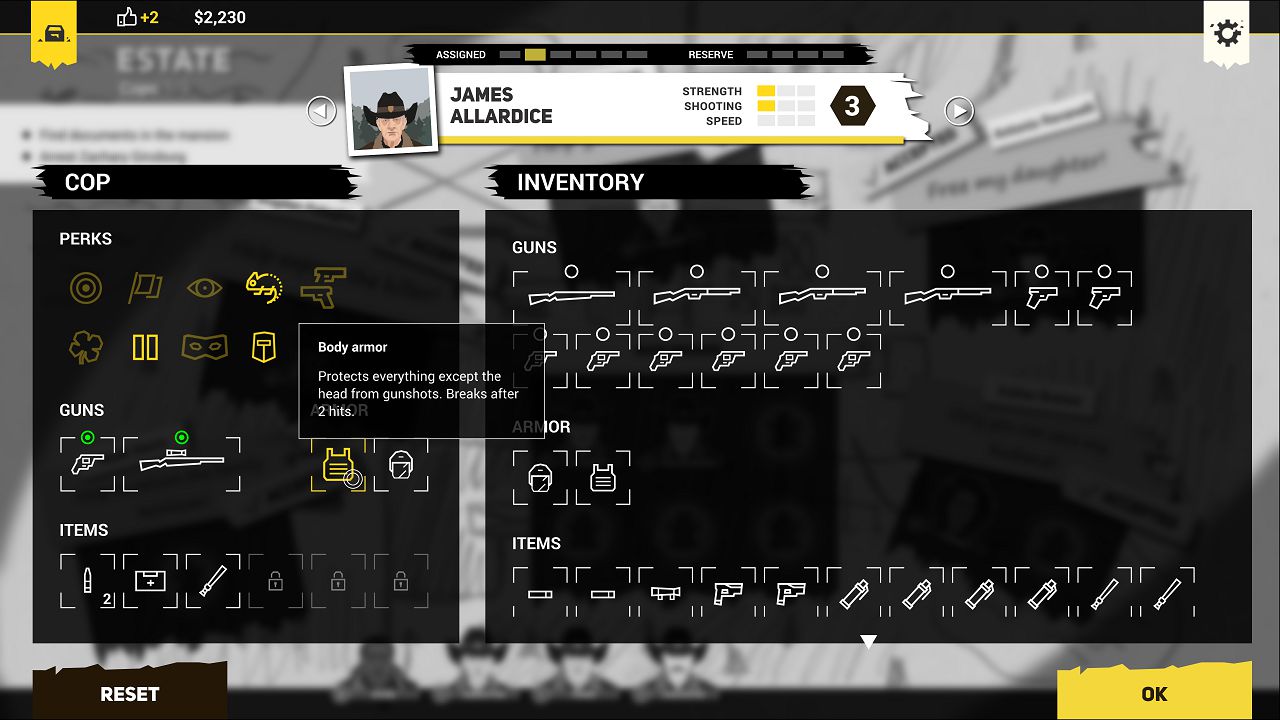Select the first ASSIGNED squad slot
Viewport: 1280px width, 720px height.
pos(510,55)
